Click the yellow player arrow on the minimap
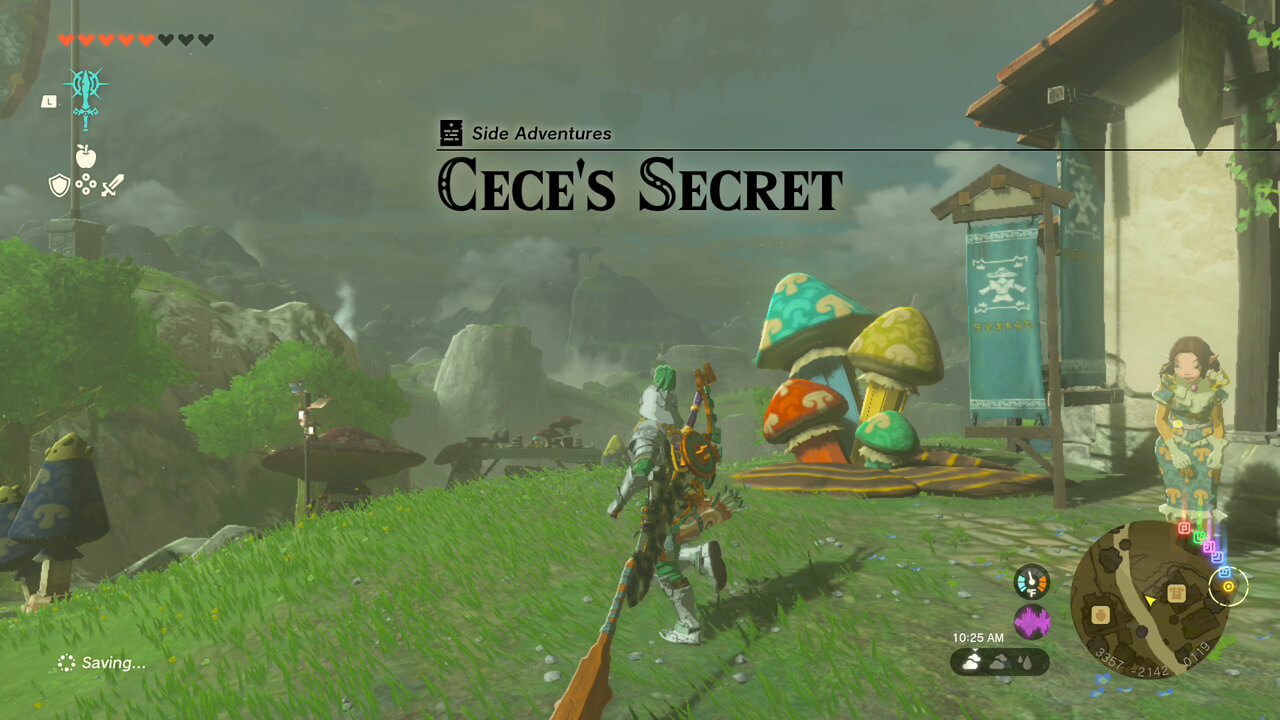The height and width of the screenshot is (720, 1280). click(1150, 601)
